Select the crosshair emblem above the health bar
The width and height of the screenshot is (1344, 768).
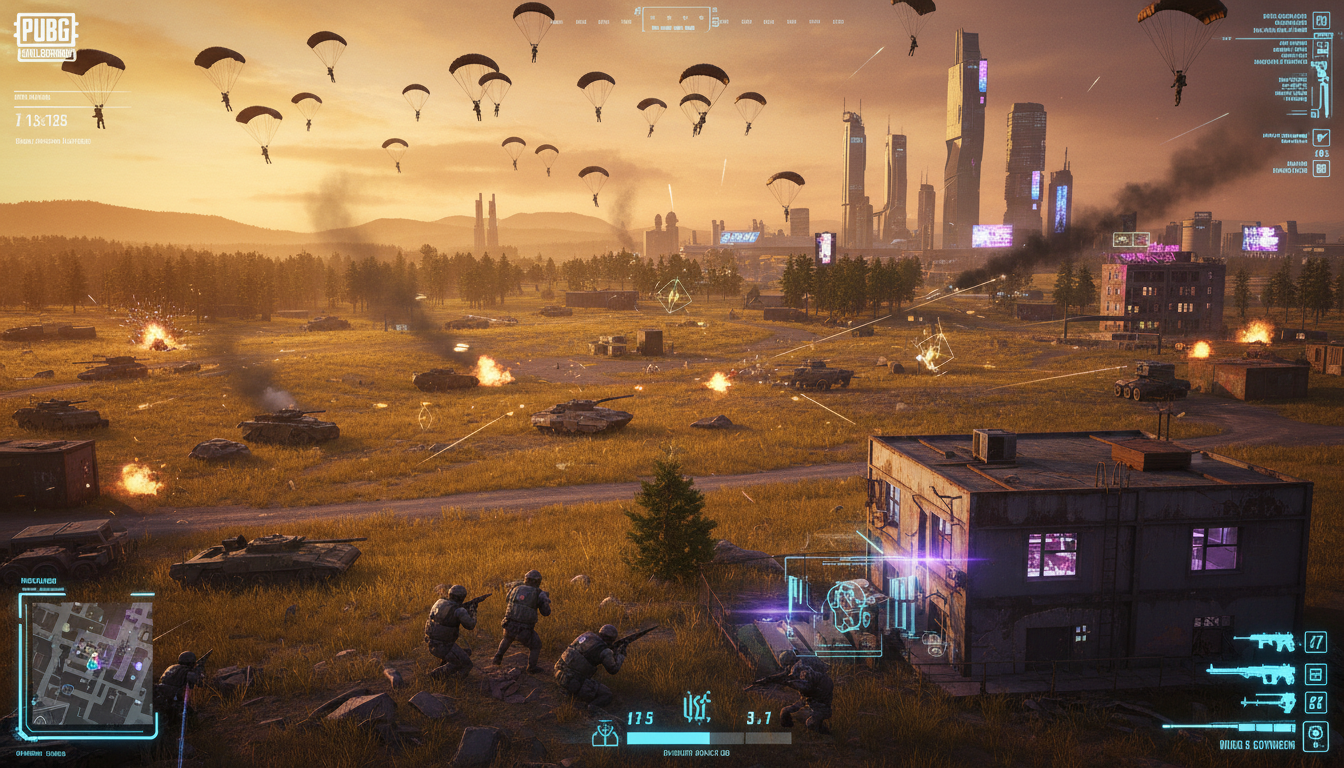(697, 706)
